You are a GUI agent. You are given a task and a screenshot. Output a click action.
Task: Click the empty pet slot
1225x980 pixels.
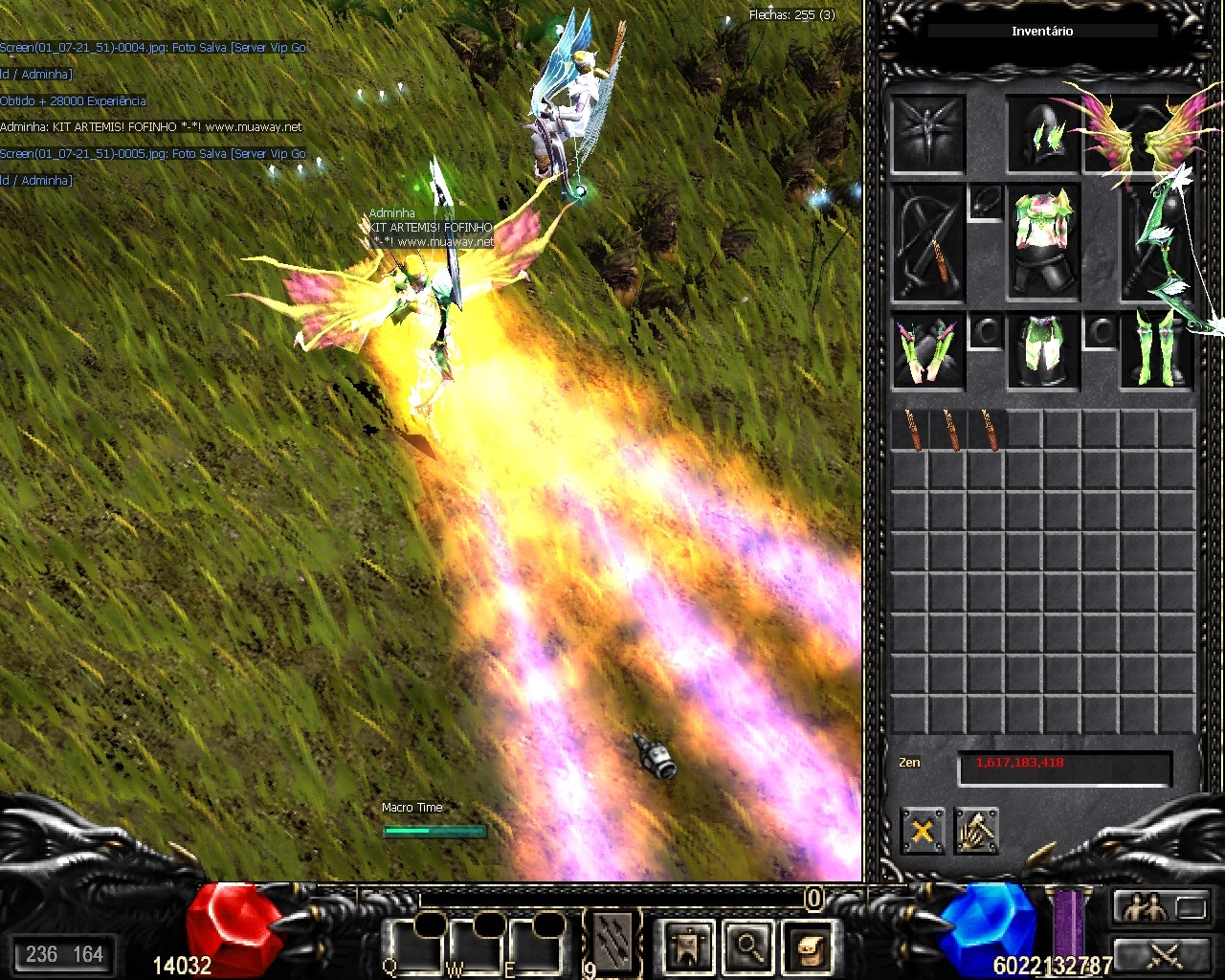(927, 133)
